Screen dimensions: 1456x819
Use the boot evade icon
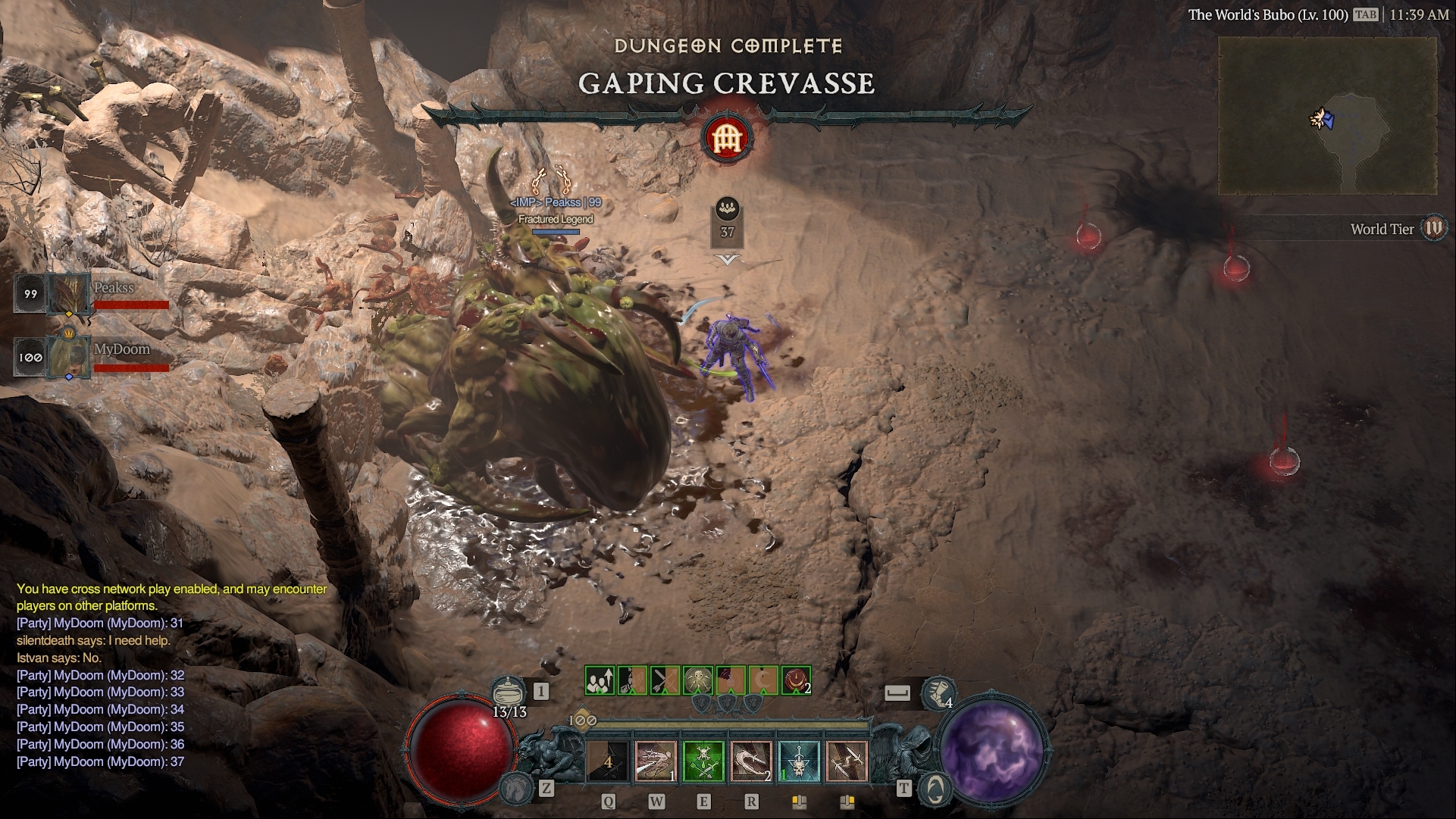(x=938, y=693)
